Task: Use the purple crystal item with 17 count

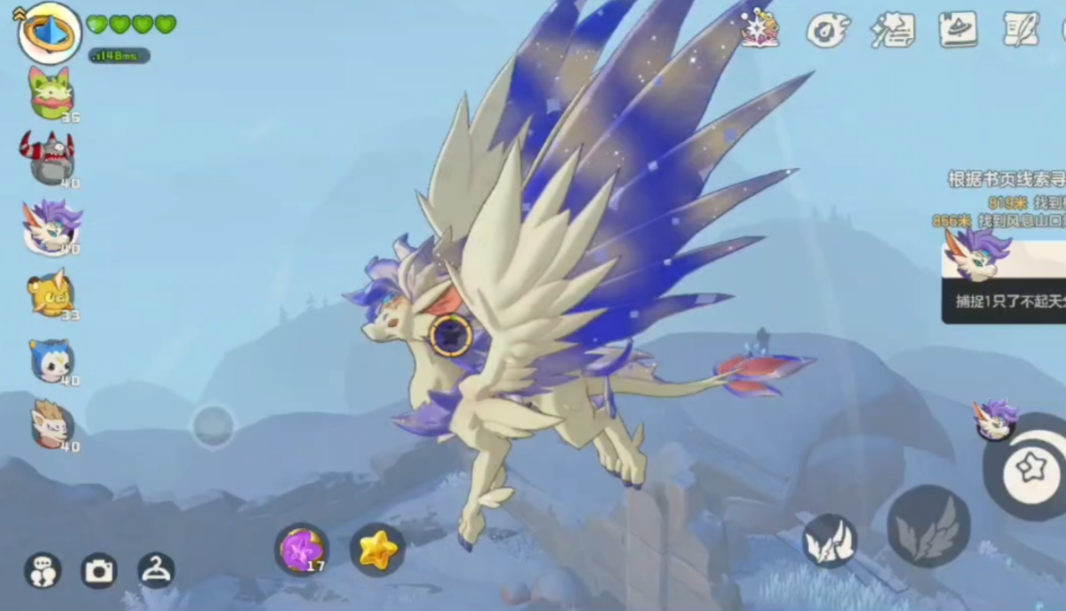Action: pyautogui.click(x=301, y=549)
